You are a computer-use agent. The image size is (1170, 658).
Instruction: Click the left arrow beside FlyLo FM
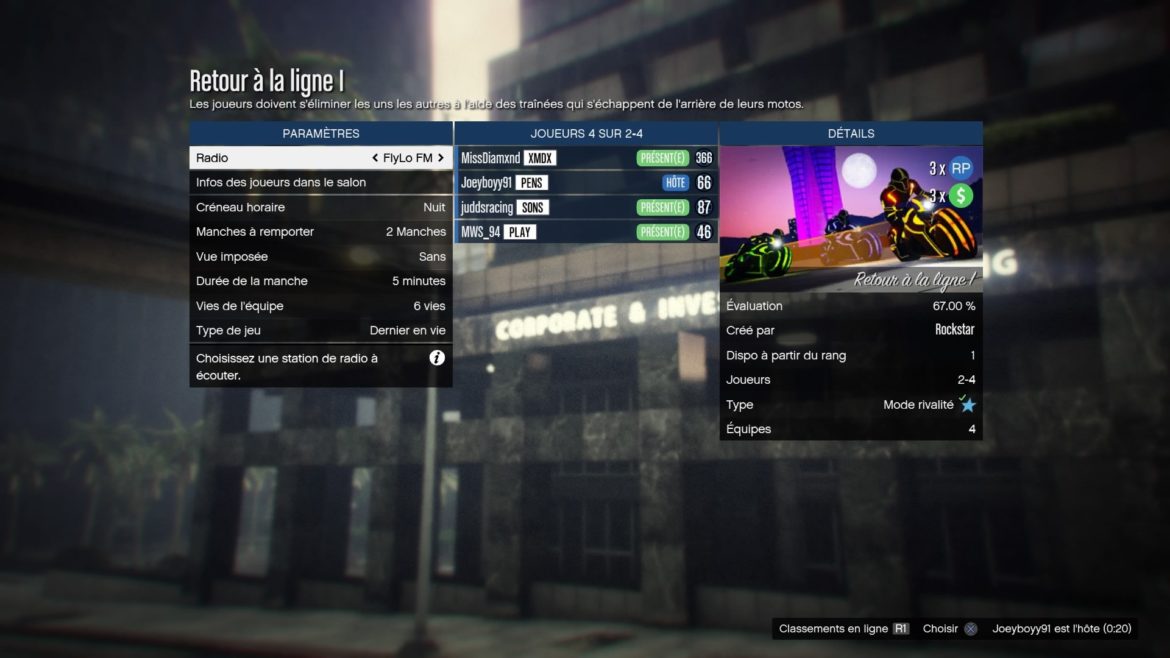(x=375, y=158)
